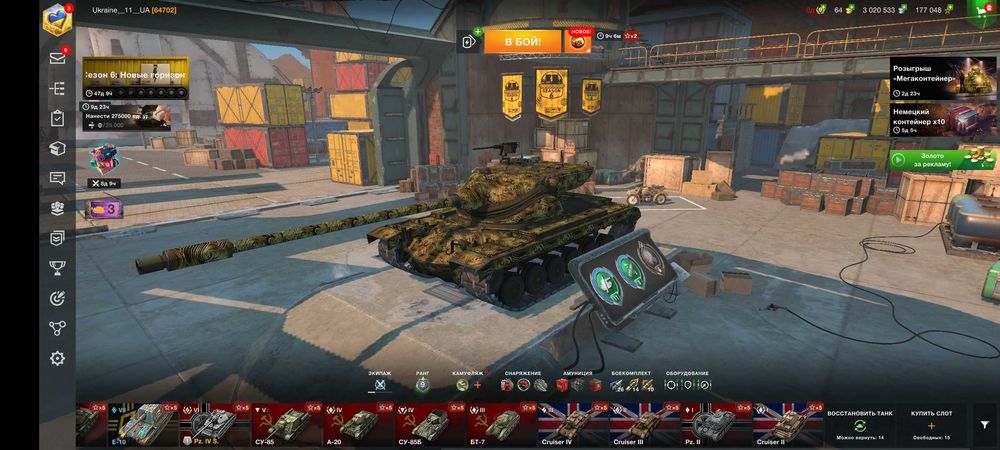
Task: Watch an ad for gold
Action: click(939, 158)
